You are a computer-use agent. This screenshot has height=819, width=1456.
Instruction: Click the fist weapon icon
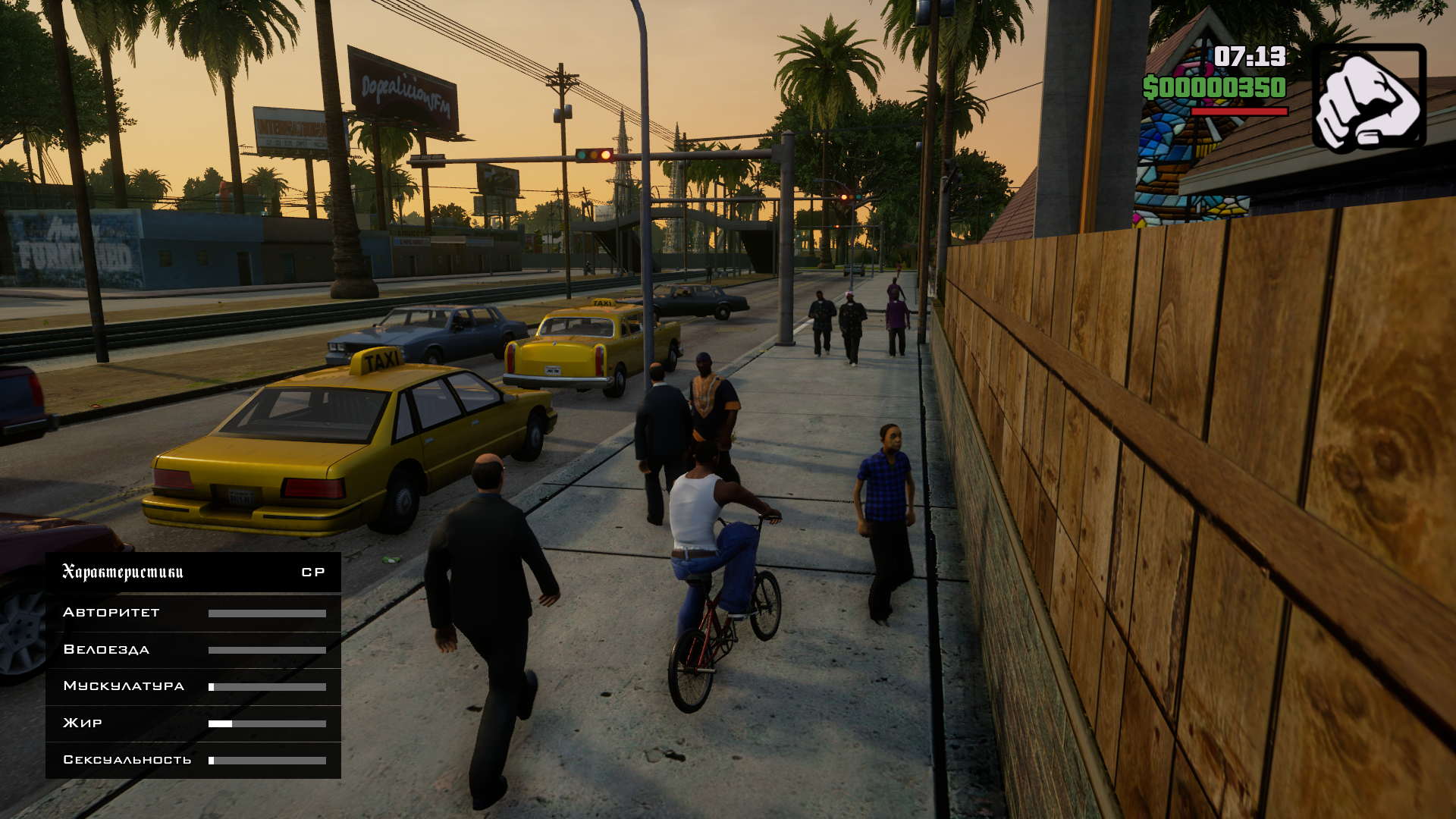(1369, 97)
